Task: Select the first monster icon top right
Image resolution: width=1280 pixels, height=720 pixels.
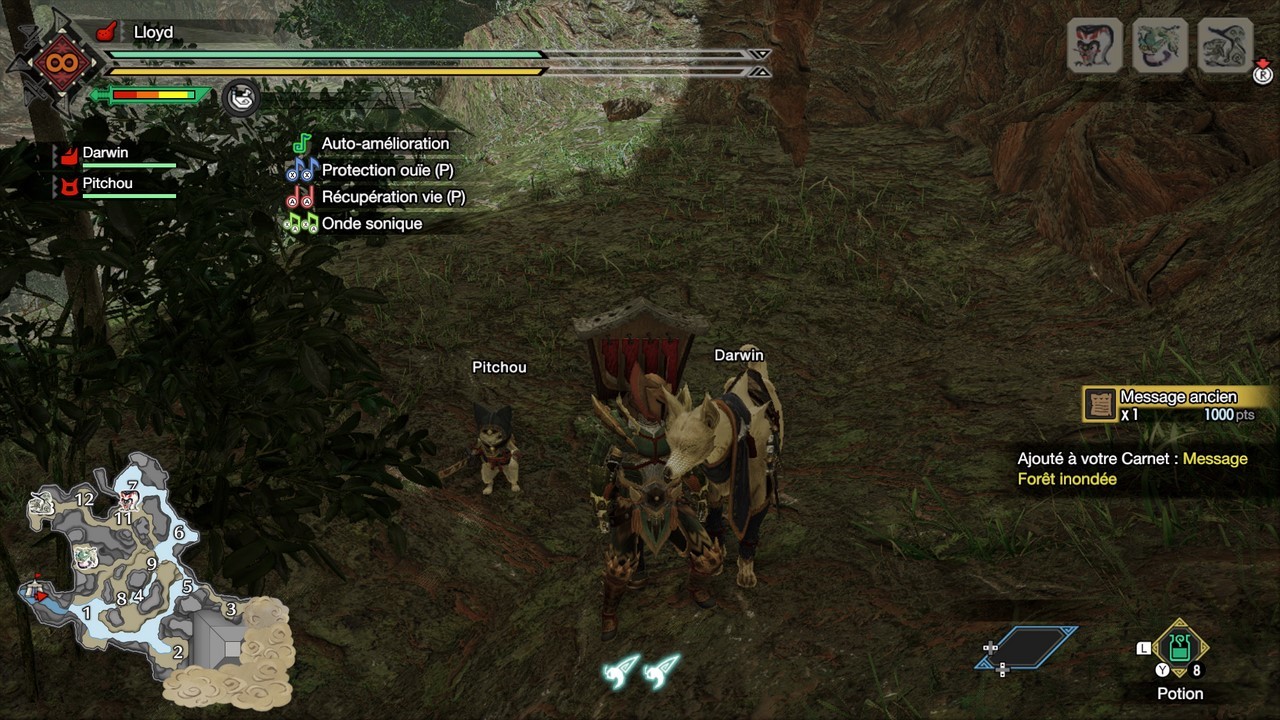Action: pos(1093,44)
